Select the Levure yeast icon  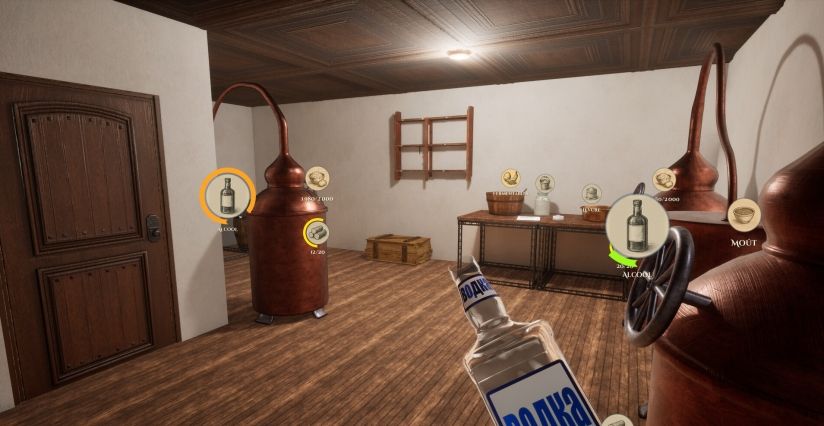(591, 192)
